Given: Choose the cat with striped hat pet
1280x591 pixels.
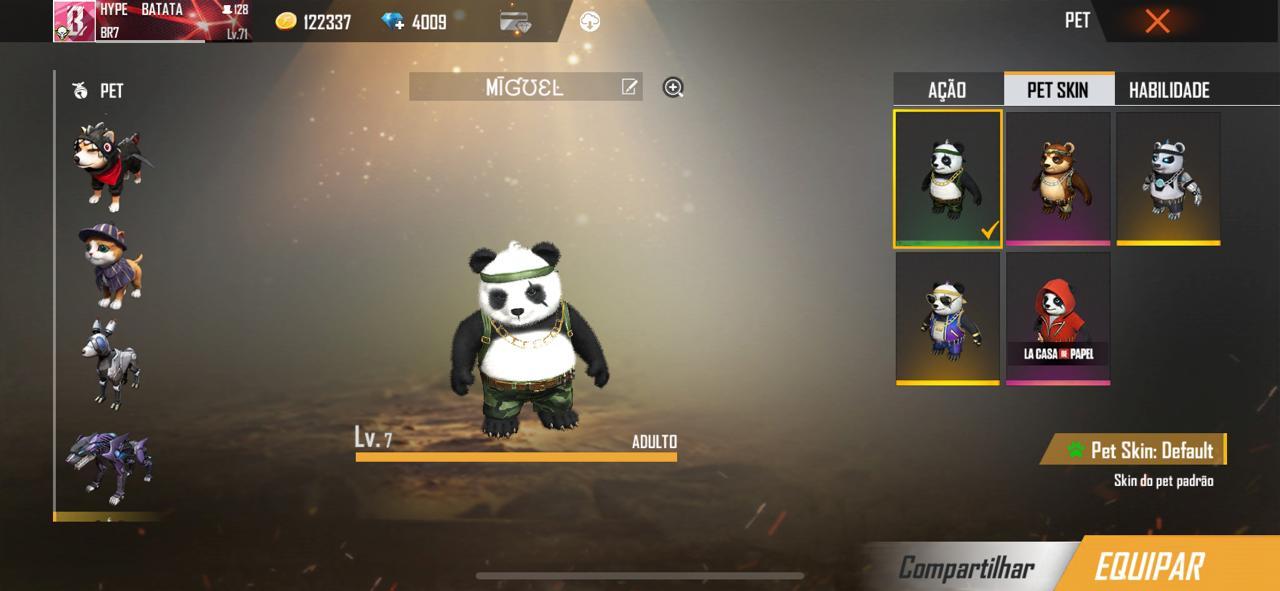Looking at the screenshot, I should click(110, 265).
